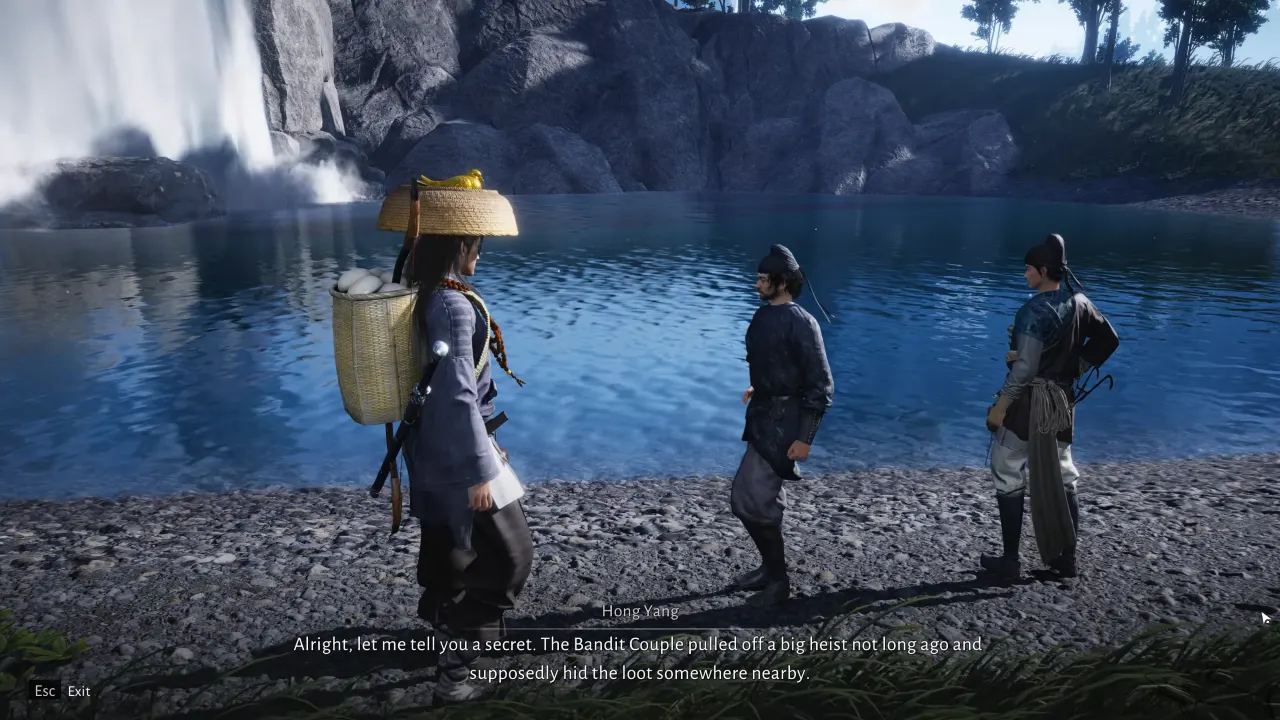The height and width of the screenshot is (720, 1280).
Task: Click Hong Yang's dialogue line about the heist
Action: (640, 644)
